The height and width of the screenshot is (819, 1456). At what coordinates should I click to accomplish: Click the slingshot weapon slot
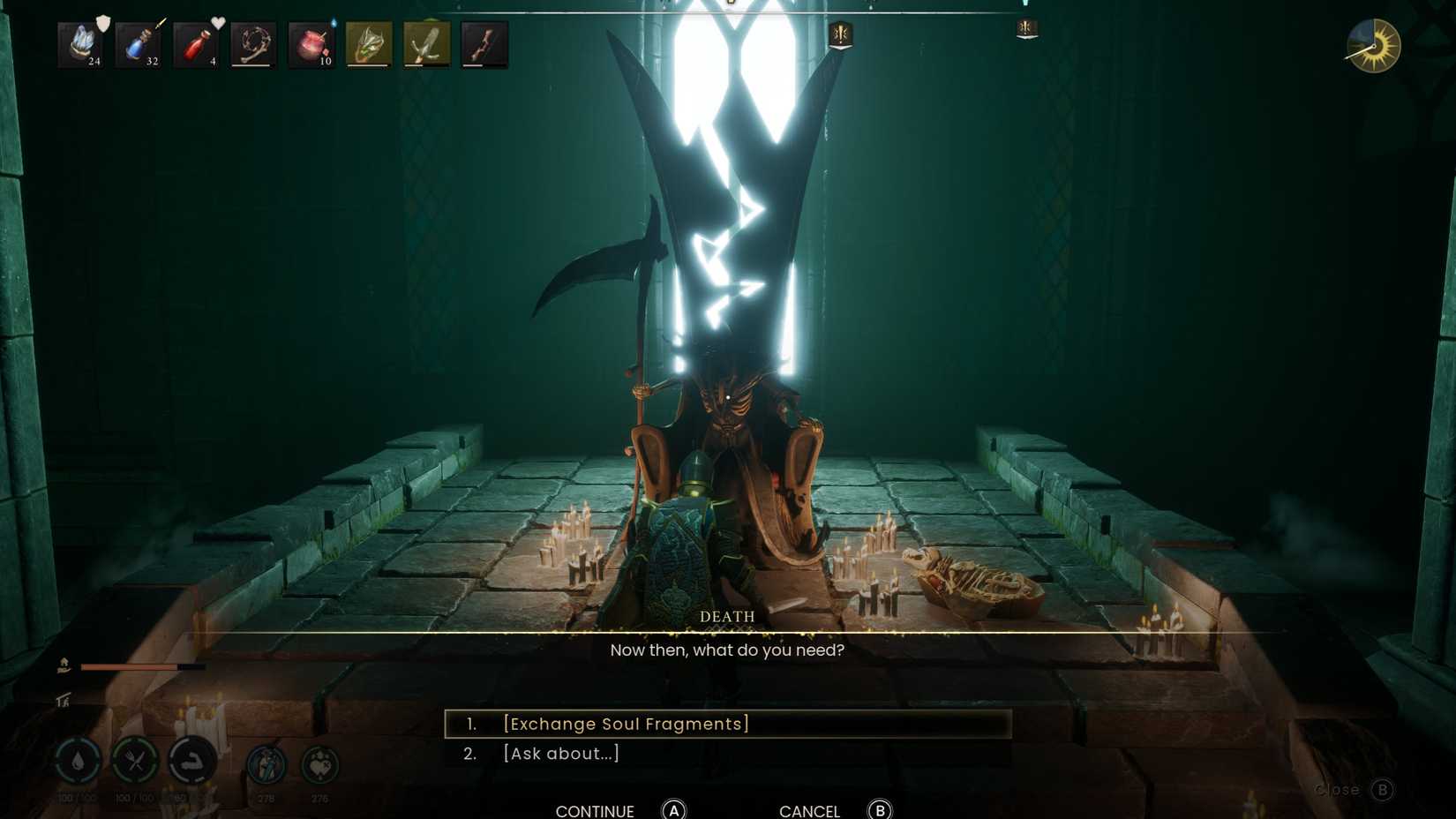pyautogui.click(x=426, y=44)
